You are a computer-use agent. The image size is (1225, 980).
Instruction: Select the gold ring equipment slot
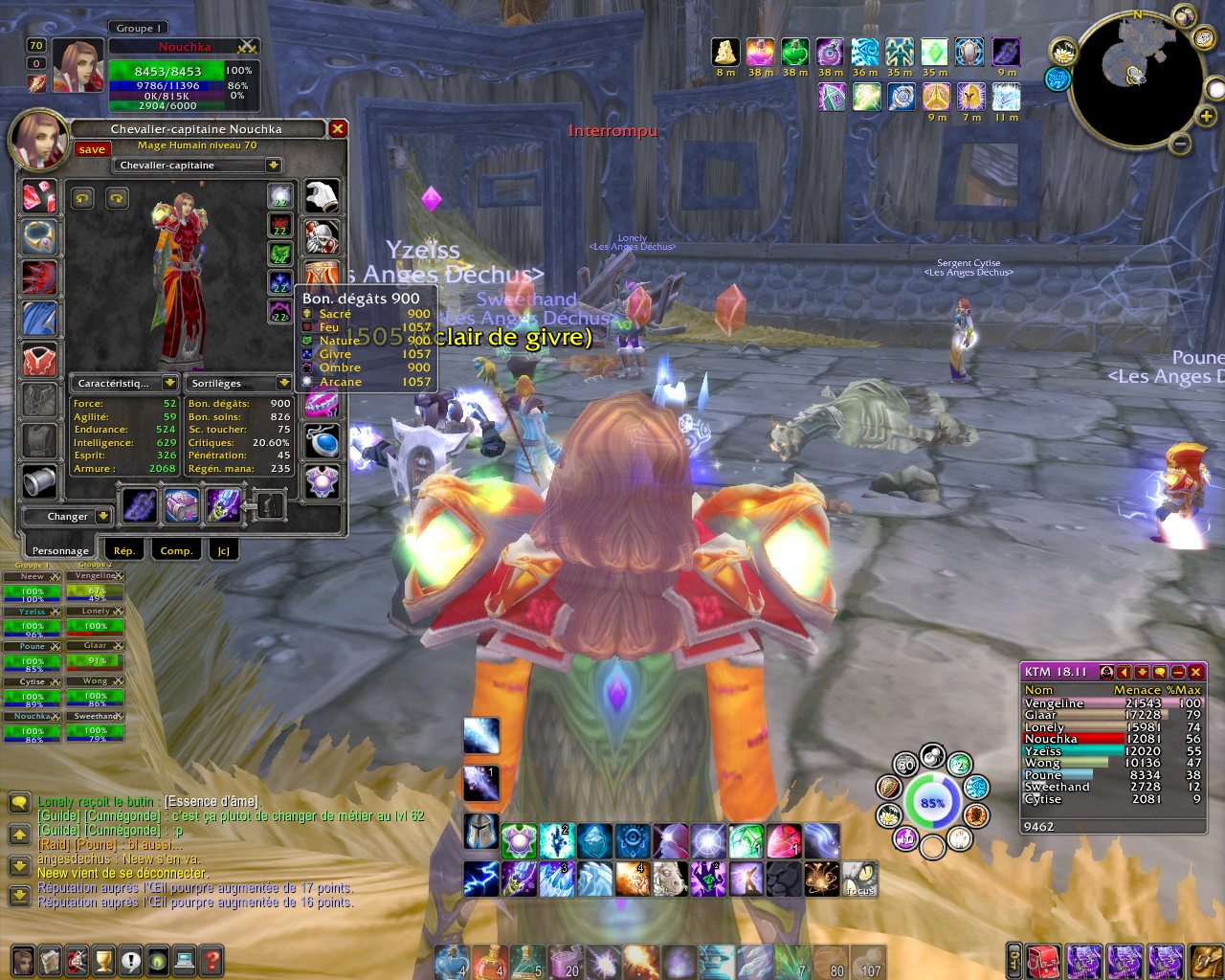tap(39, 237)
